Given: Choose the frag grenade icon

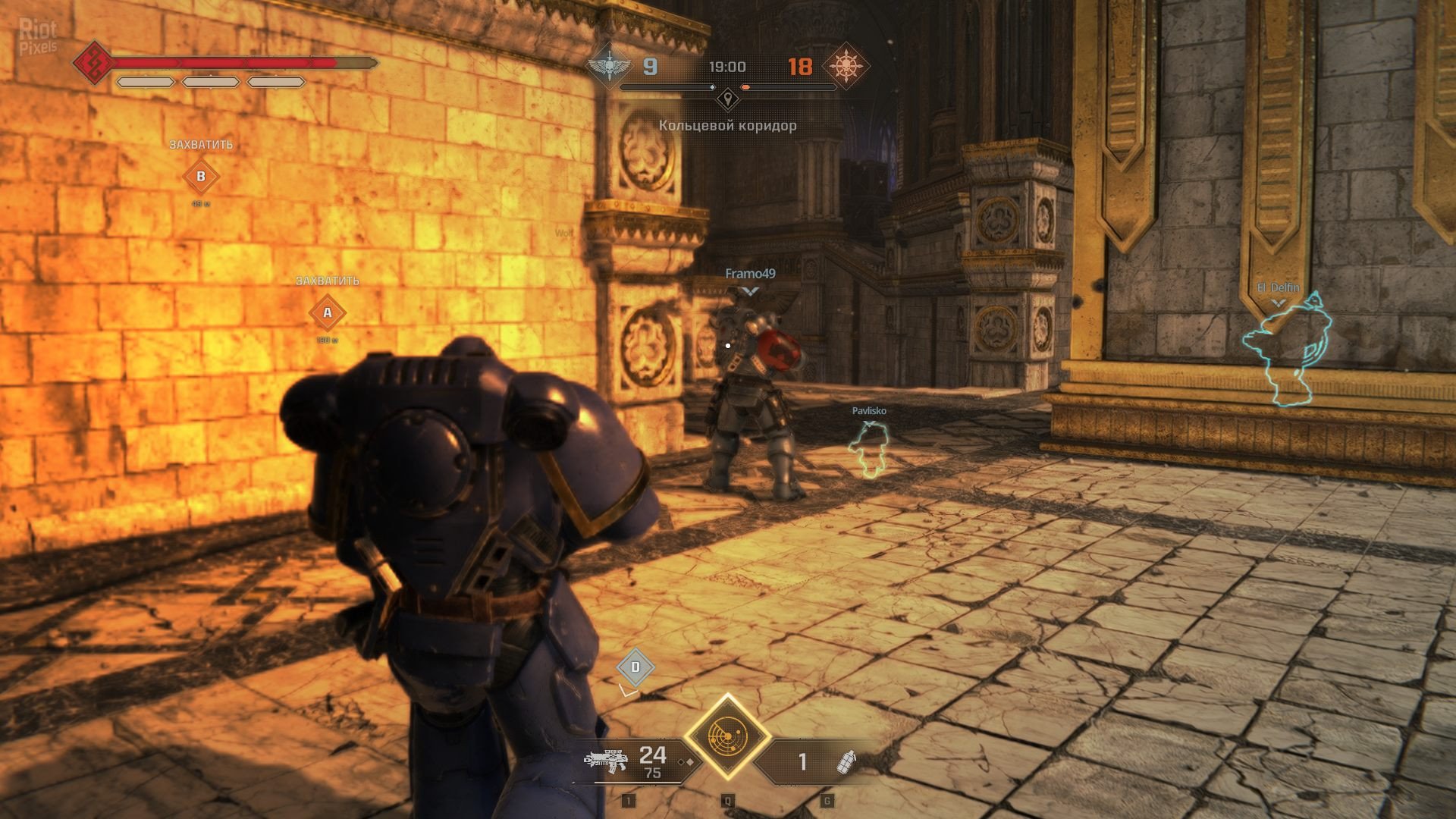Looking at the screenshot, I should coord(845,761).
